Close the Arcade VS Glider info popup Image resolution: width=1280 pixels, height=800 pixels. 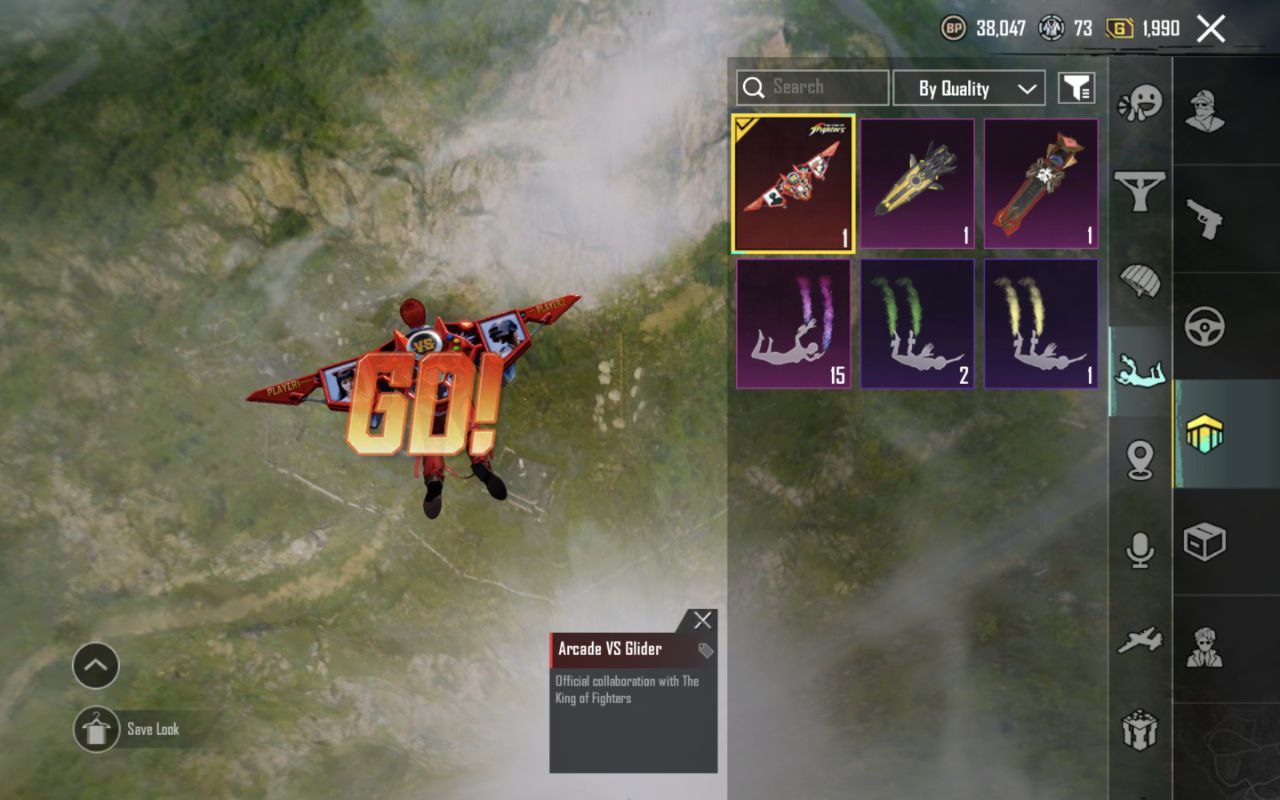[703, 620]
